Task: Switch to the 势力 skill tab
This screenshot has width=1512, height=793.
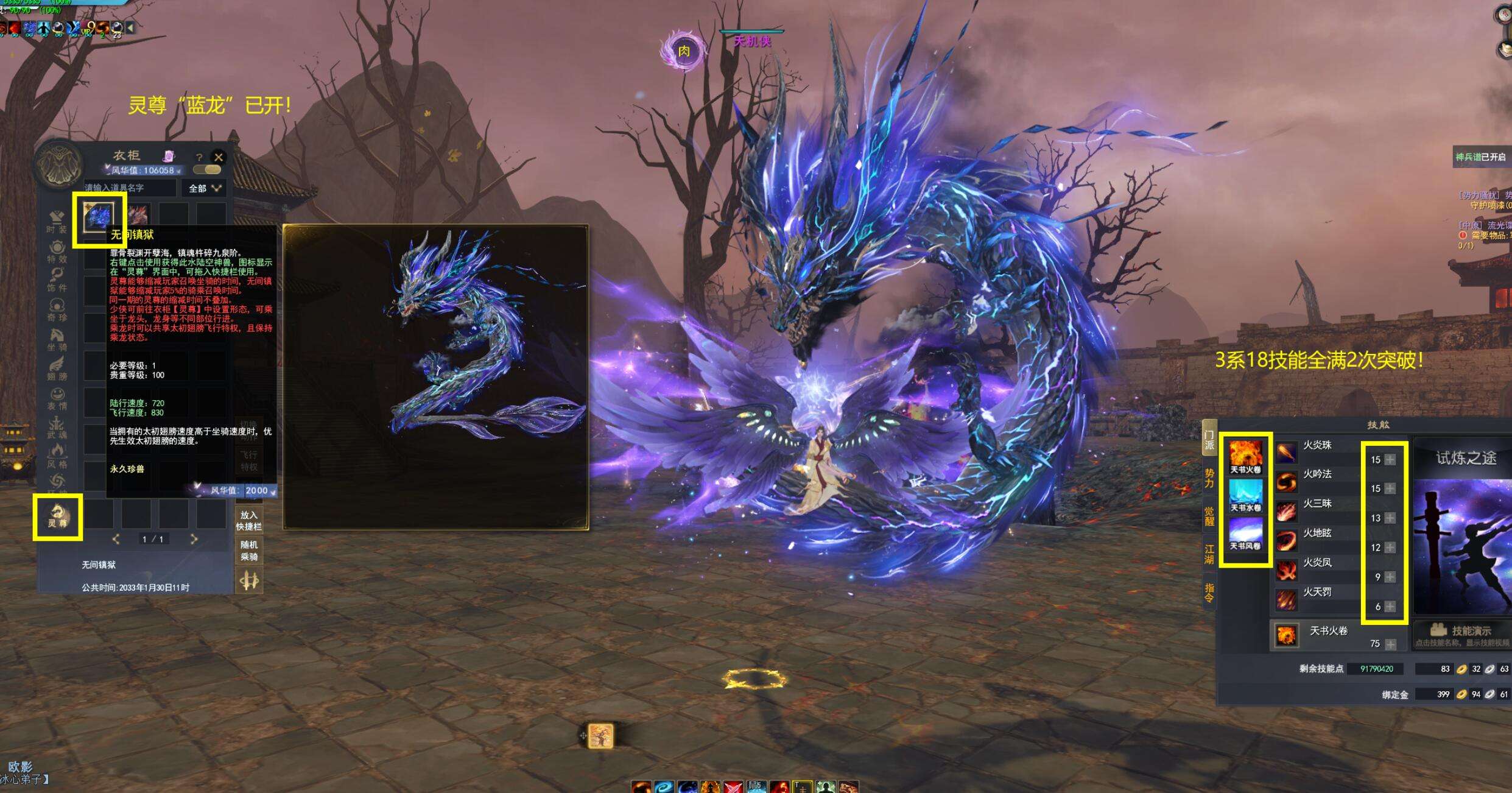Action: click(x=1209, y=478)
